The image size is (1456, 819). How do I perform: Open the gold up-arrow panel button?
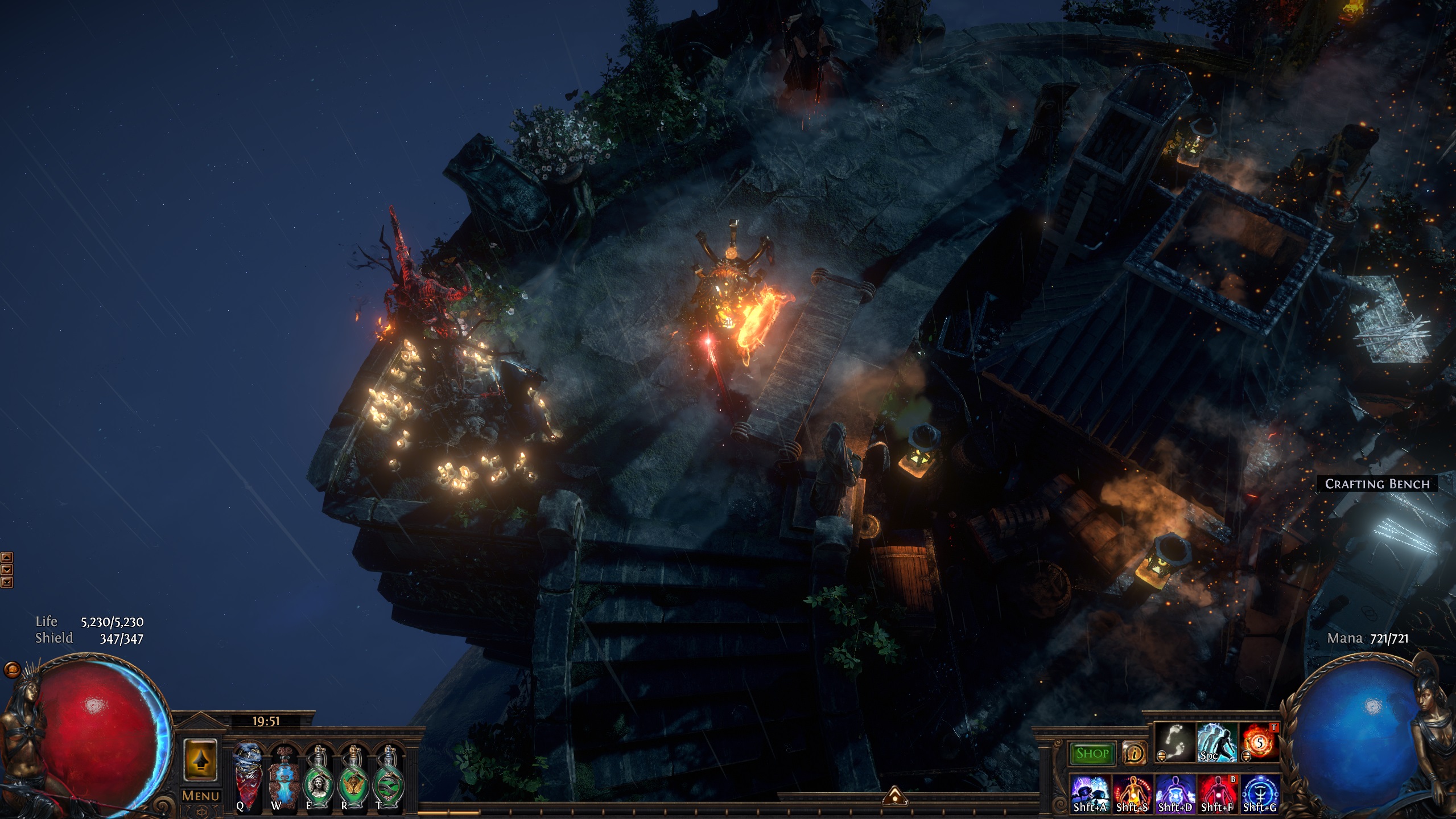[200, 760]
